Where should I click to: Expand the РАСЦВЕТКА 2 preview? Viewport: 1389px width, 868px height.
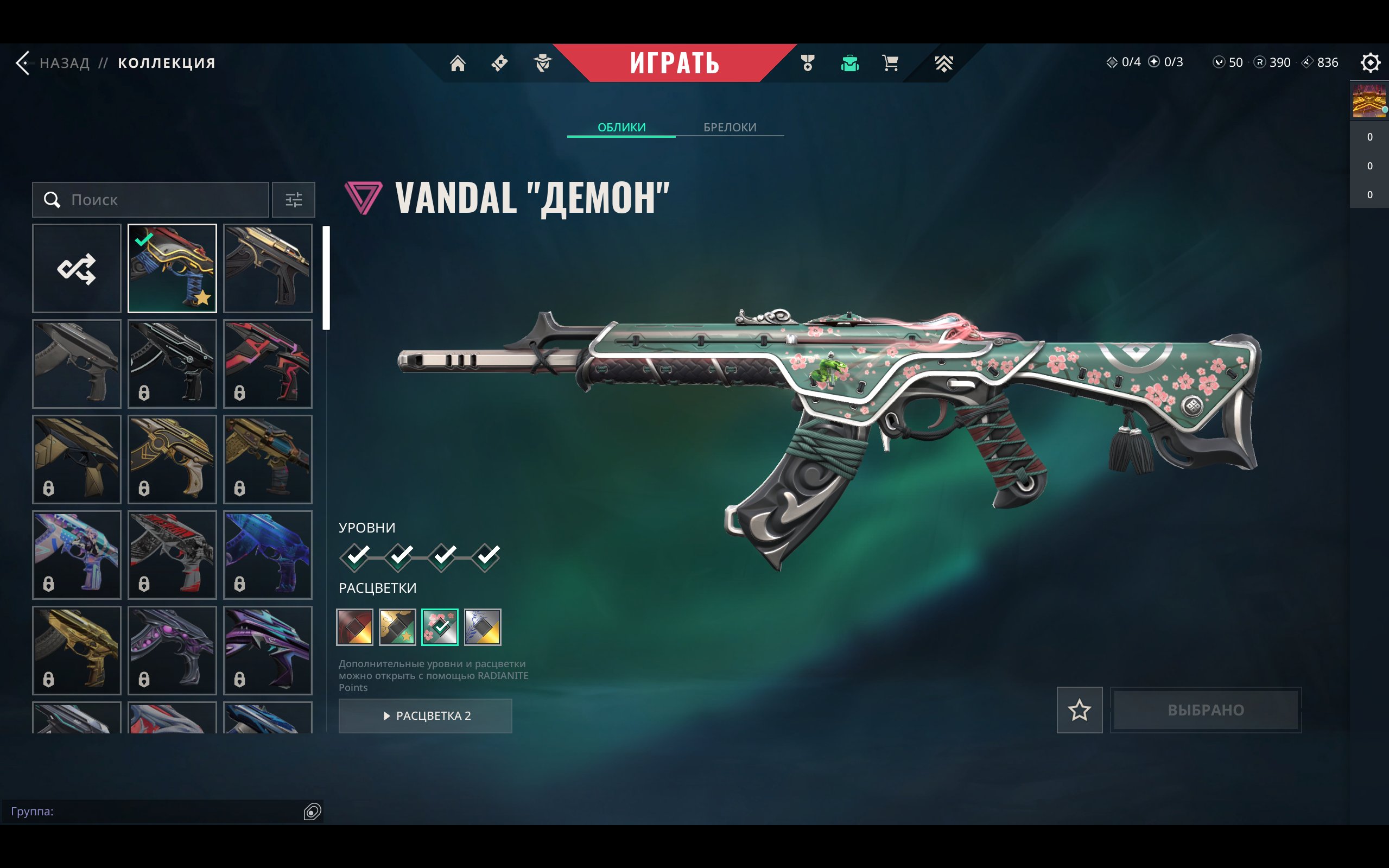[426, 716]
